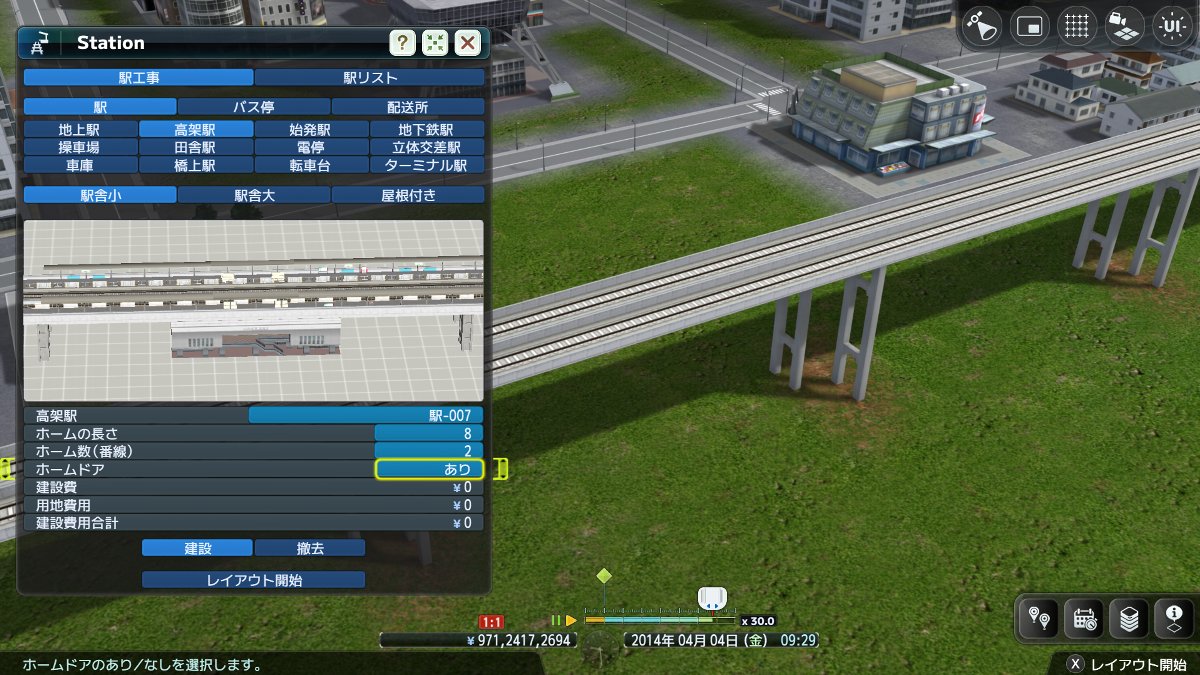Change the ホームの長さ value
Viewport: 1200px width, 675px height.
(429, 433)
